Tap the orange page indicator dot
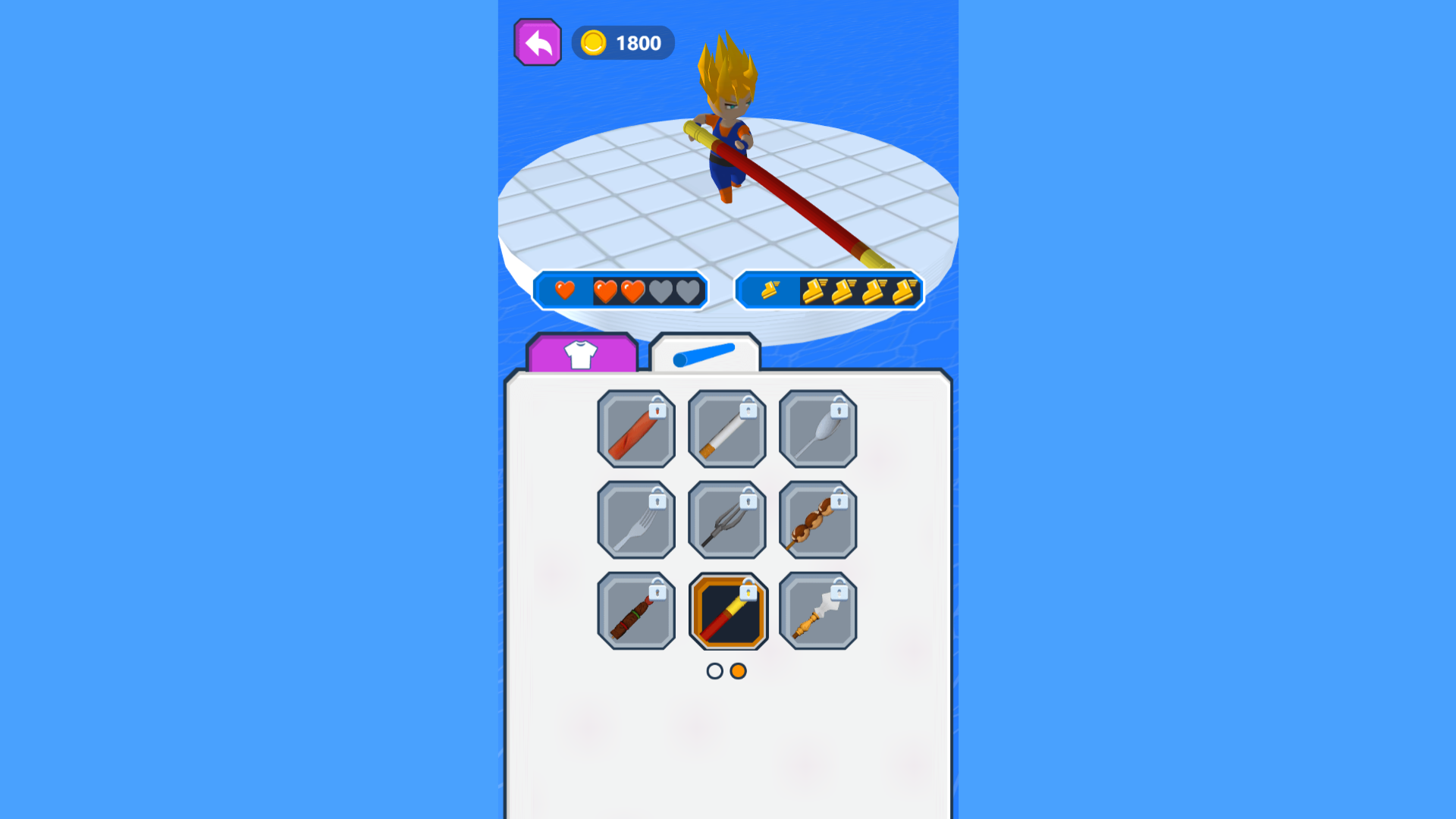This screenshot has height=819, width=1456. click(739, 670)
